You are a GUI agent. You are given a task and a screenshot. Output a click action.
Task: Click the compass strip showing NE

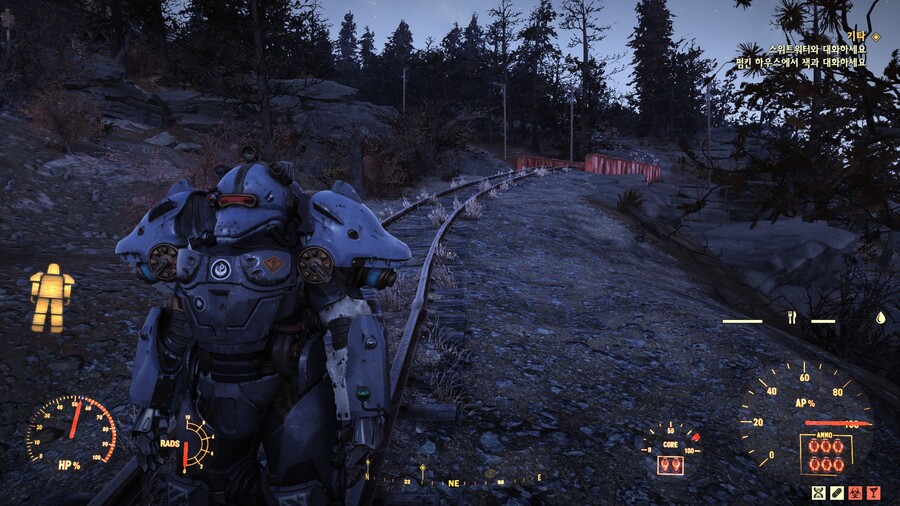pos(454,479)
